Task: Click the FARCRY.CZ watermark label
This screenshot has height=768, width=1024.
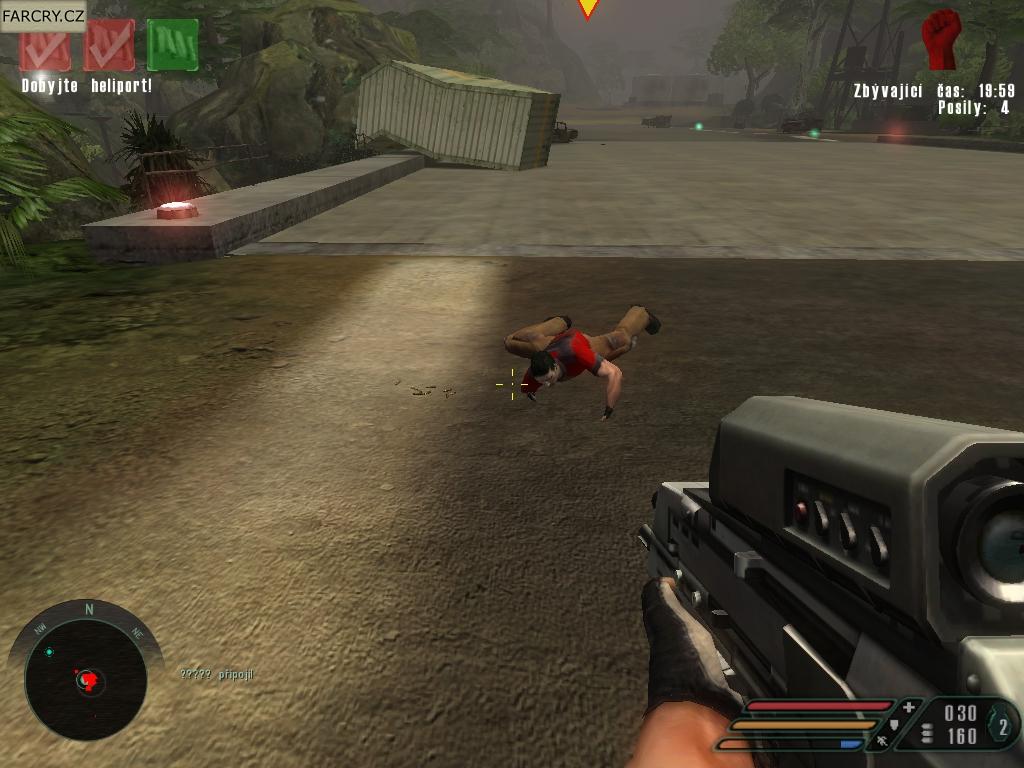Action: pos(43,15)
